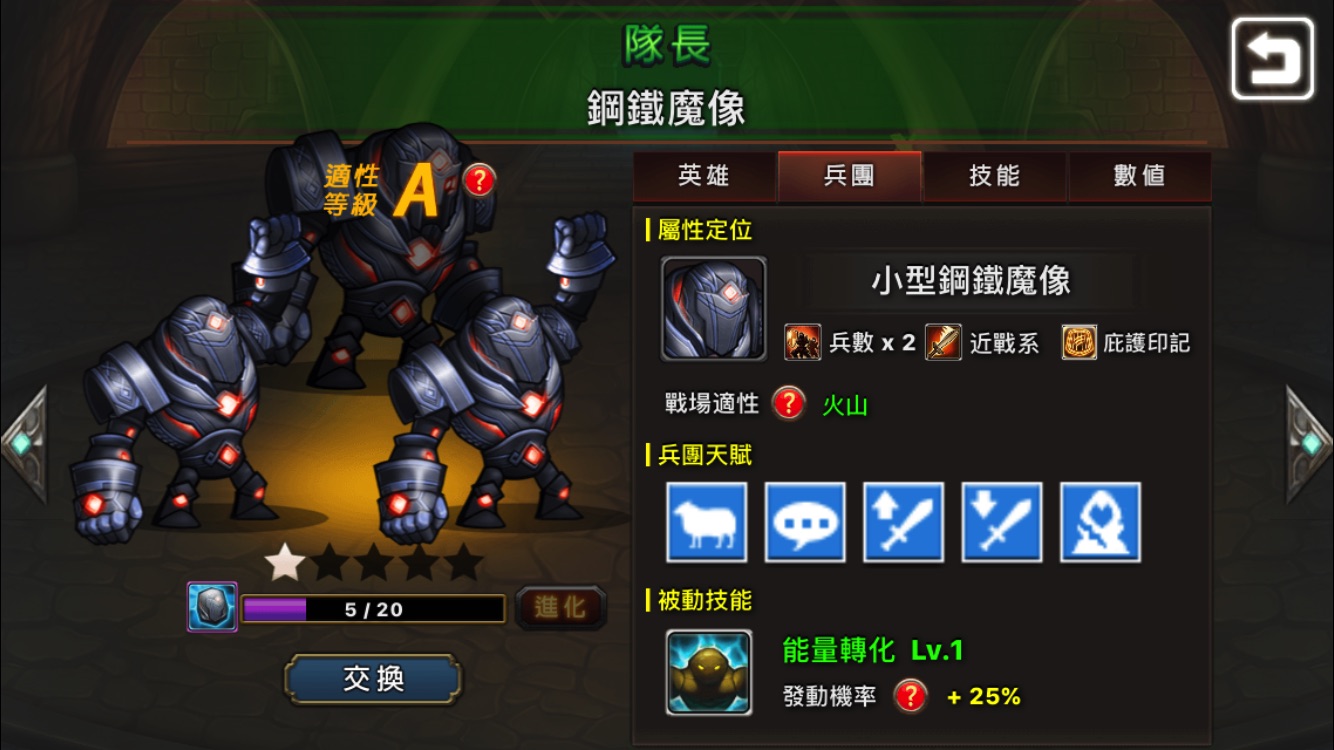Select the rightmost magic shield talent icon
The width and height of the screenshot is (1334, 750).
(x=1099, y=523)
